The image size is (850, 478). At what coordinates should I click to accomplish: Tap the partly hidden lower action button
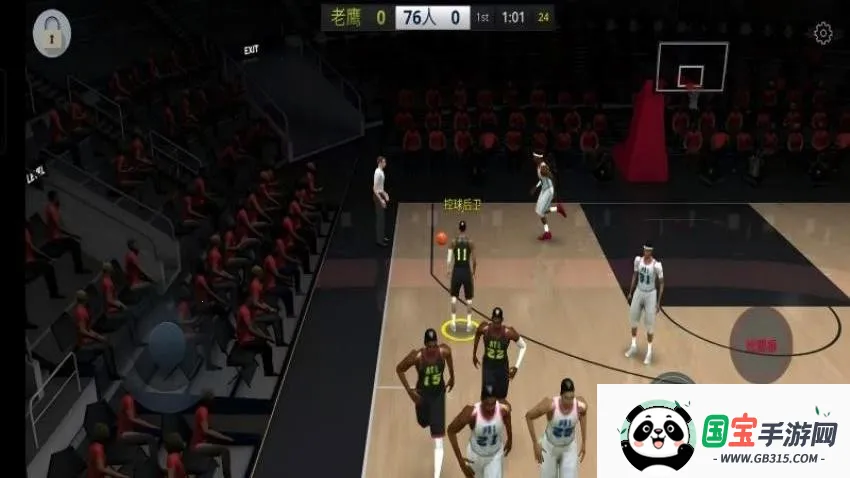[671, 378]
